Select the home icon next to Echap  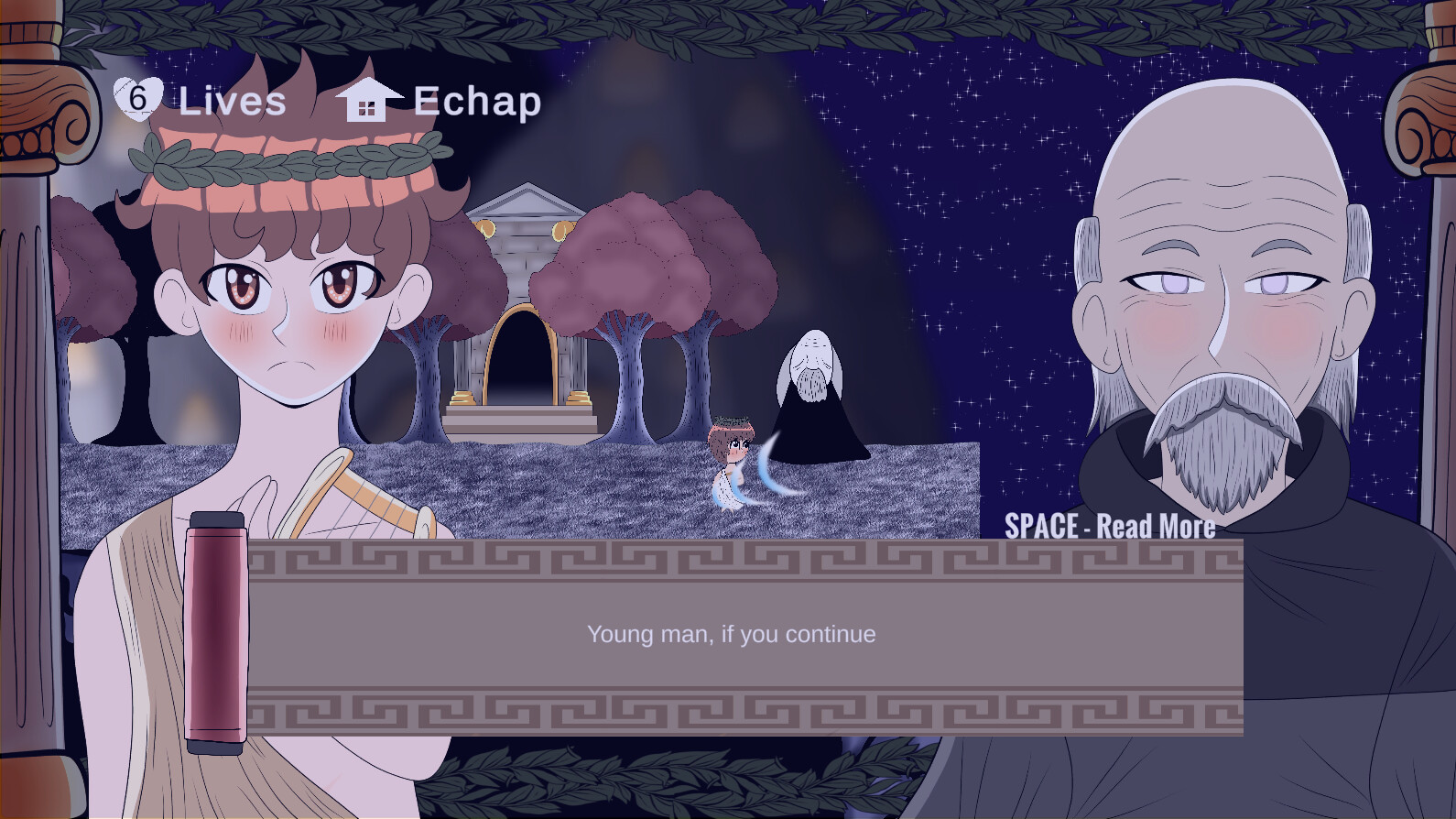pos(369,98)
